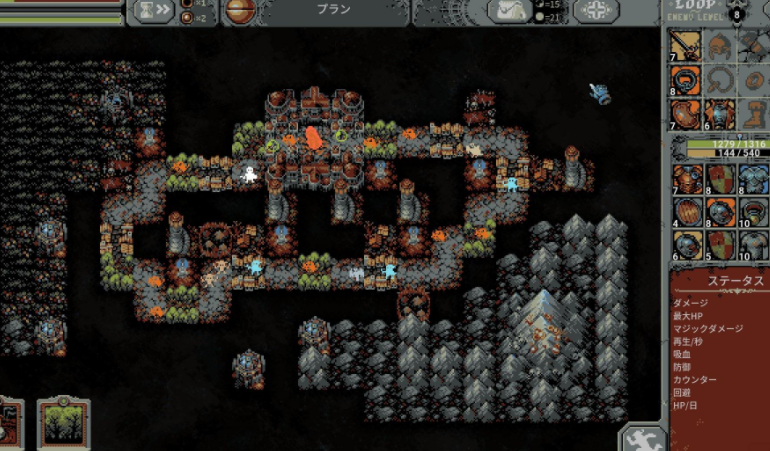Select the equipped ring slot
The image size is (770, 451).
click(685, 80)
